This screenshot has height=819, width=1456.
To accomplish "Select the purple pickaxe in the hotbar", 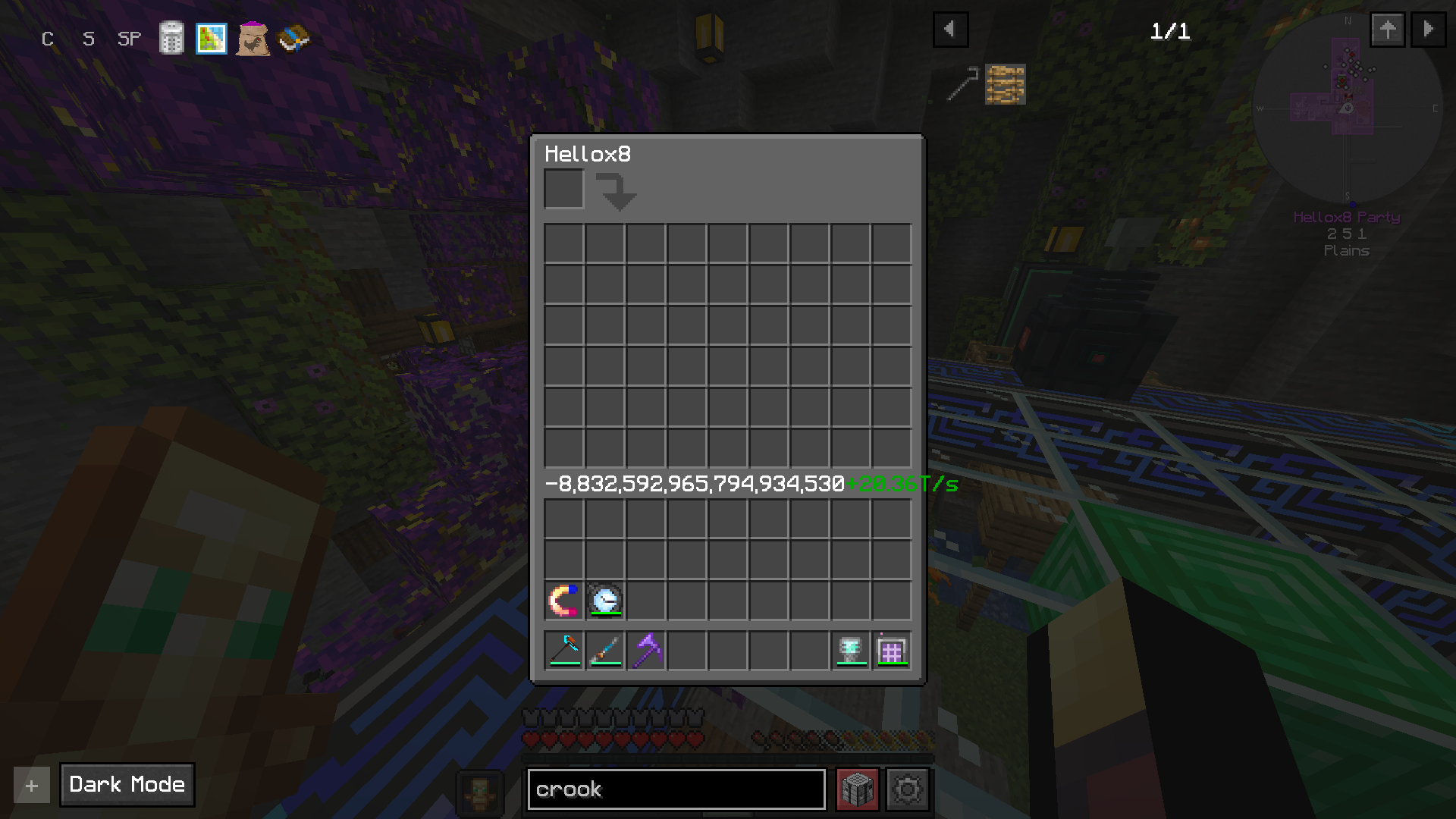I will [x=646, y=649].
